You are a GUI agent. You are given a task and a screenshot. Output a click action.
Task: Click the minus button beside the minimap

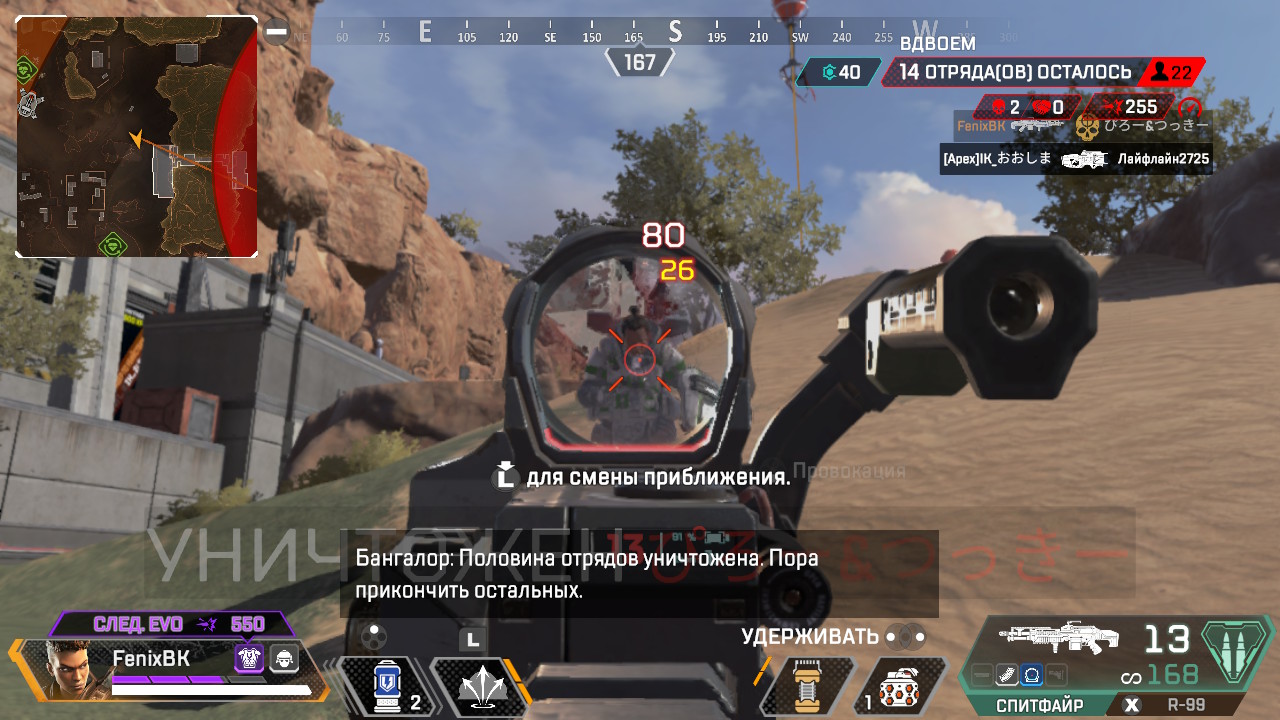click(276, 33)
